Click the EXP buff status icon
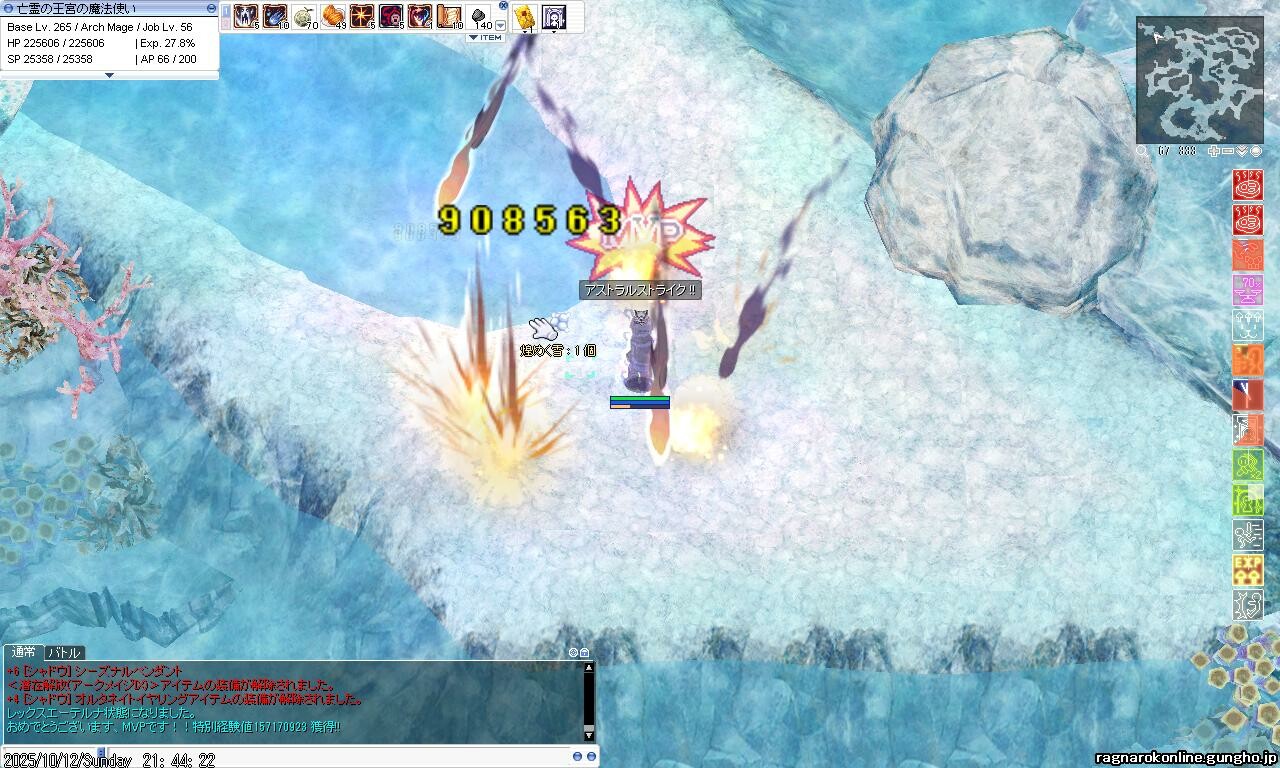The height and width of the screenshot is (768, 1280). point(1247,570)
